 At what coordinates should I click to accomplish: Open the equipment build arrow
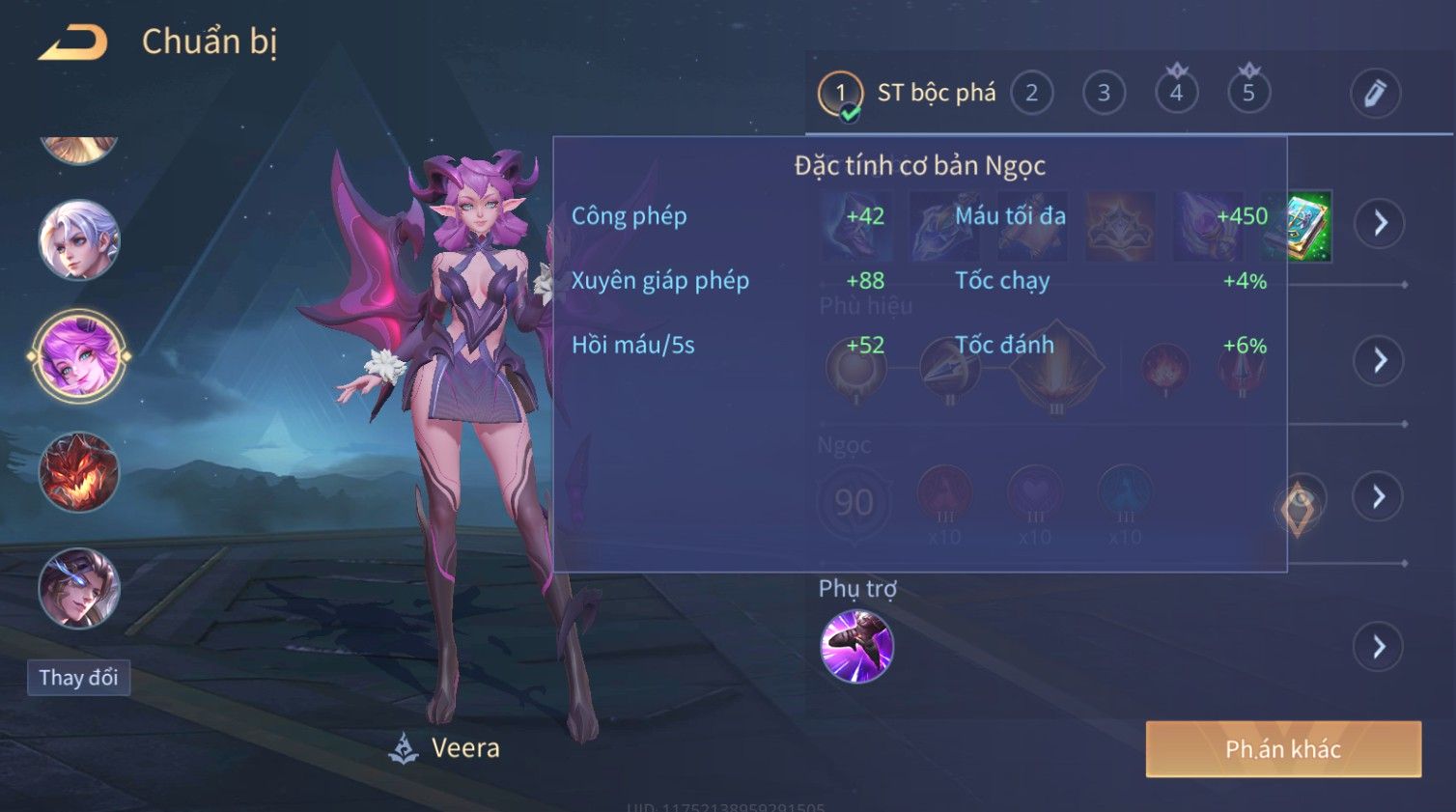(1380, 223)
